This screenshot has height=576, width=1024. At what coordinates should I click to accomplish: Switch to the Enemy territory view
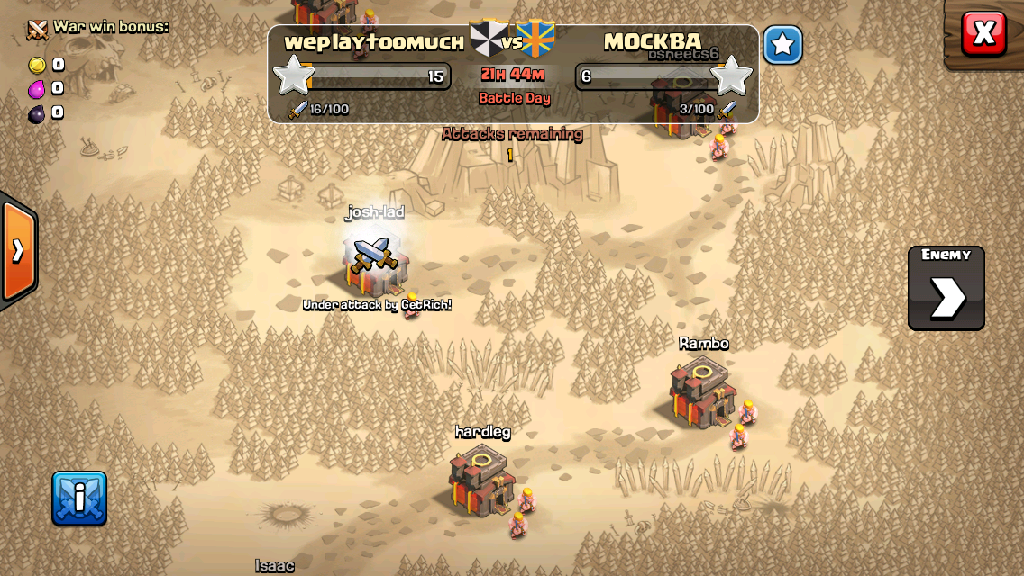tap(946, 288)
